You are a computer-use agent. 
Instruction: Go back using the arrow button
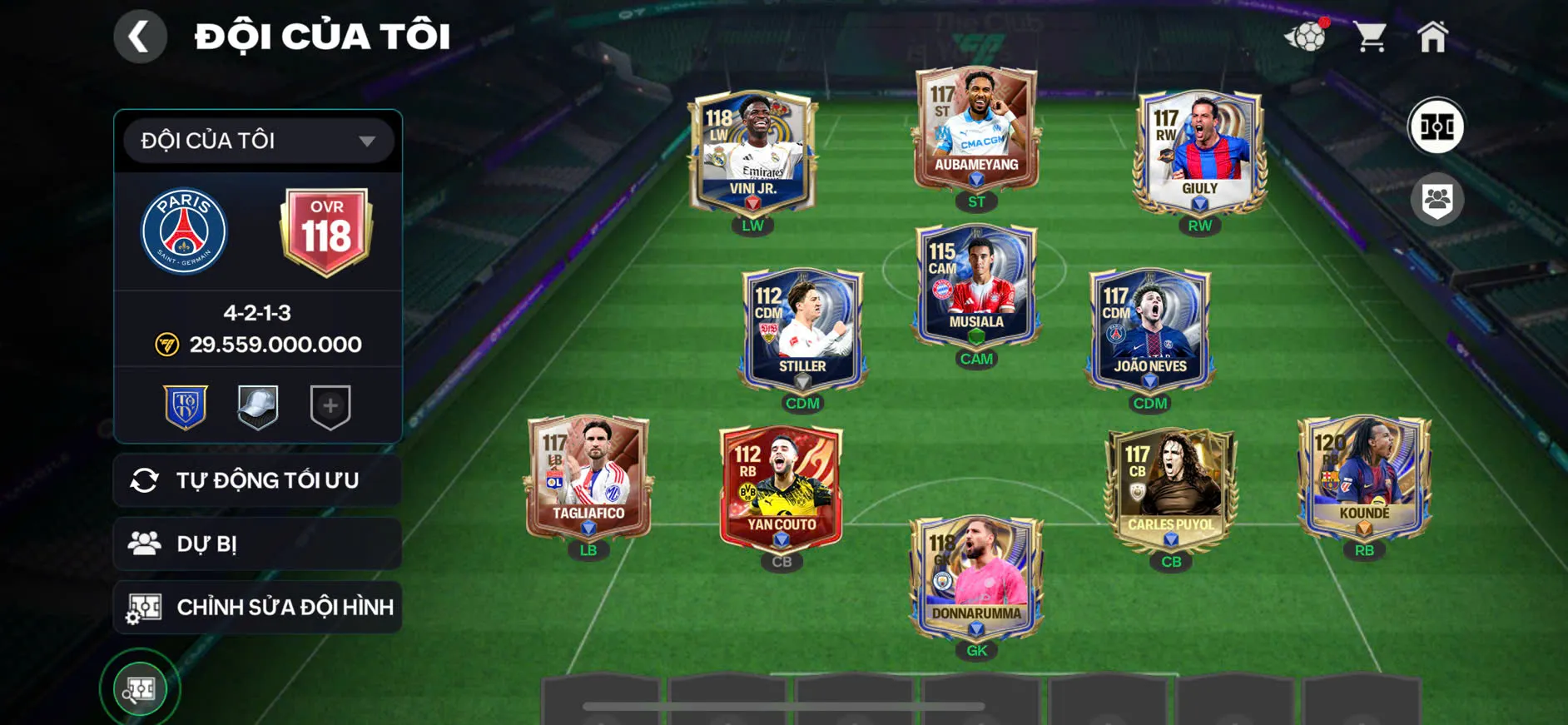(x=140, y=37)
